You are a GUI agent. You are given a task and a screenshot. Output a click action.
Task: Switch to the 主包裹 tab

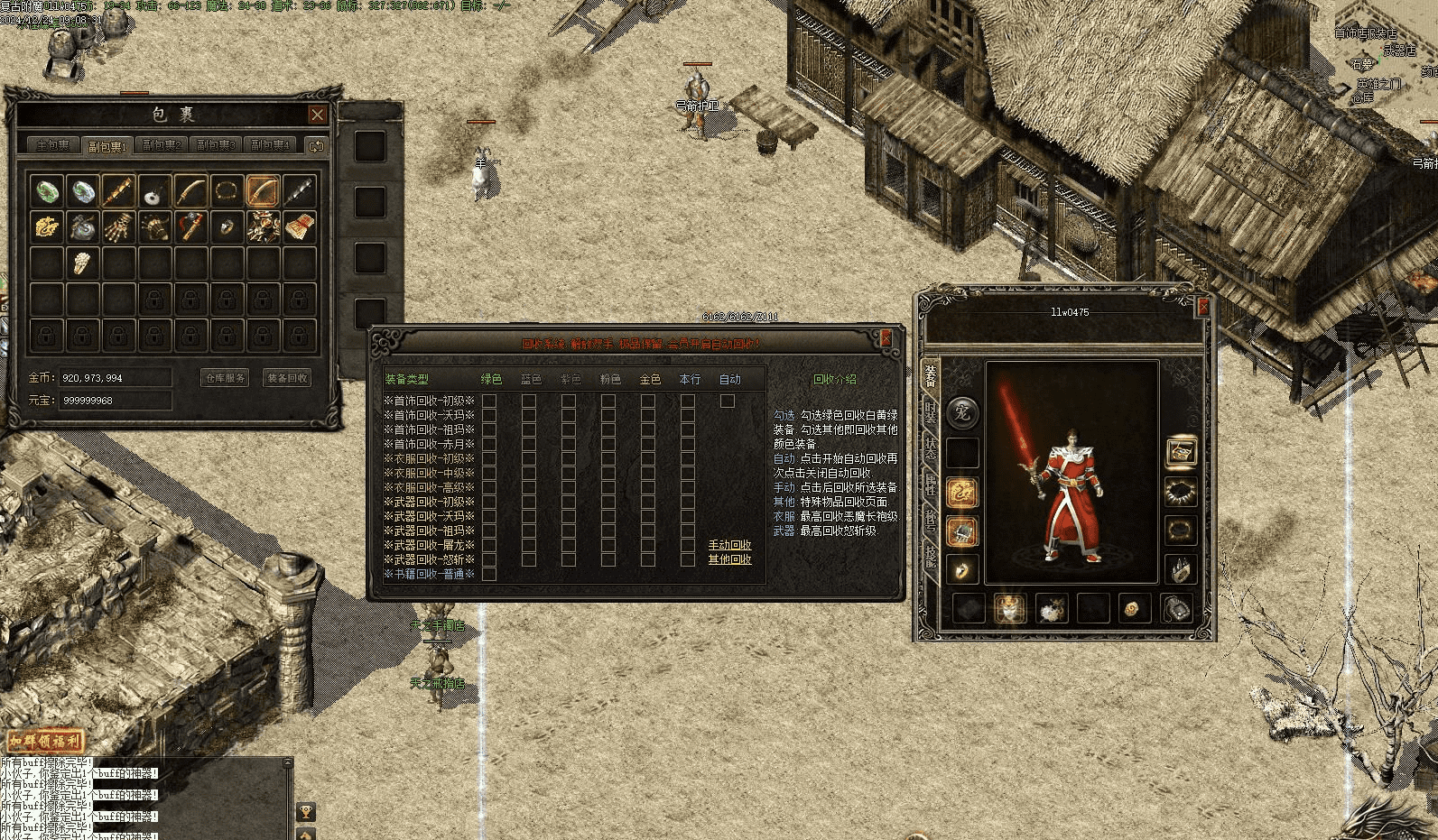coord(51,145)
